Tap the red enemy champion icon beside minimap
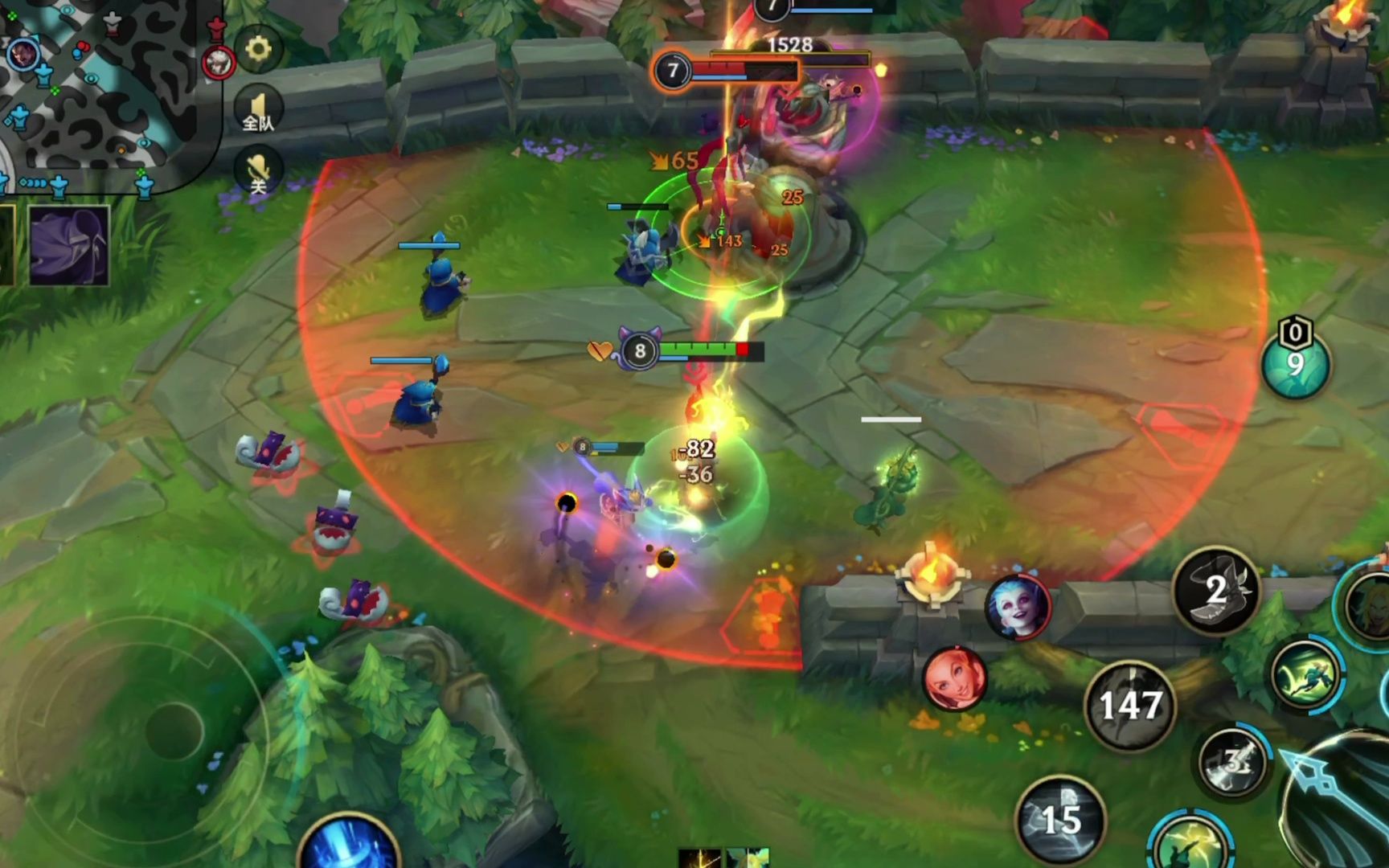 click(218, 62)
